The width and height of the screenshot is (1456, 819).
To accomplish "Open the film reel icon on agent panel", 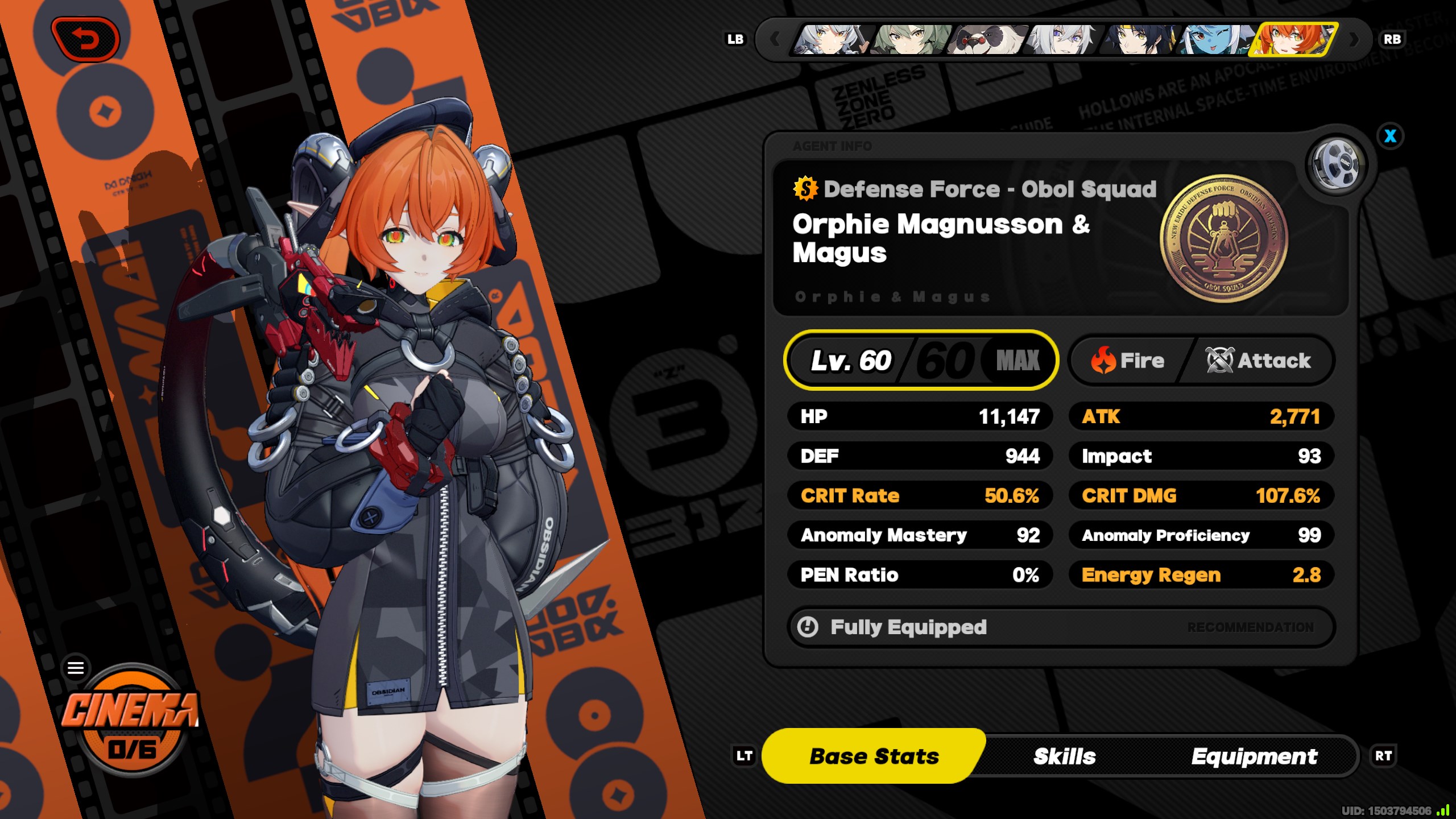I will click(1336, 166).
